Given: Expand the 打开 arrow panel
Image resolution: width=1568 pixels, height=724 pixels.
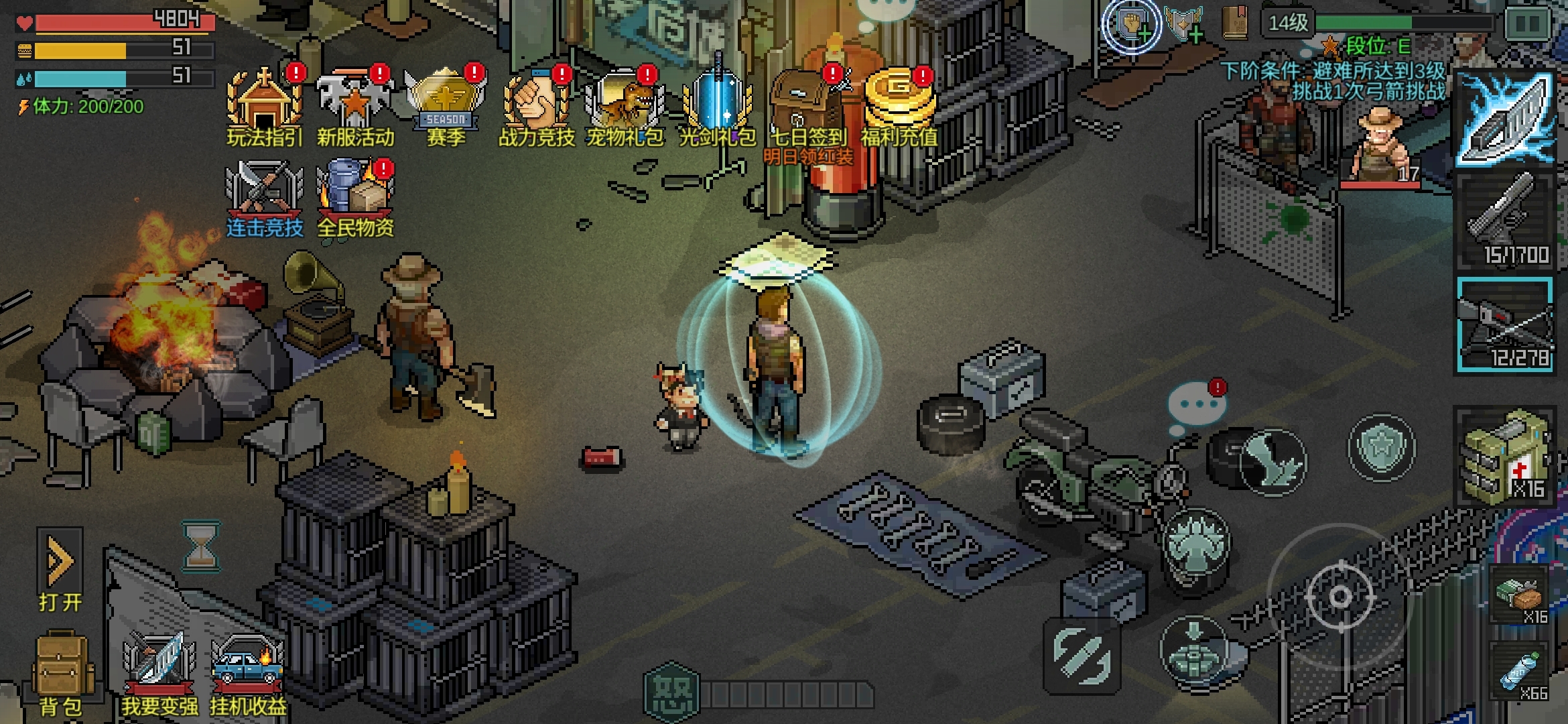Looking at the screenshot, I should [x=60, y=570].
